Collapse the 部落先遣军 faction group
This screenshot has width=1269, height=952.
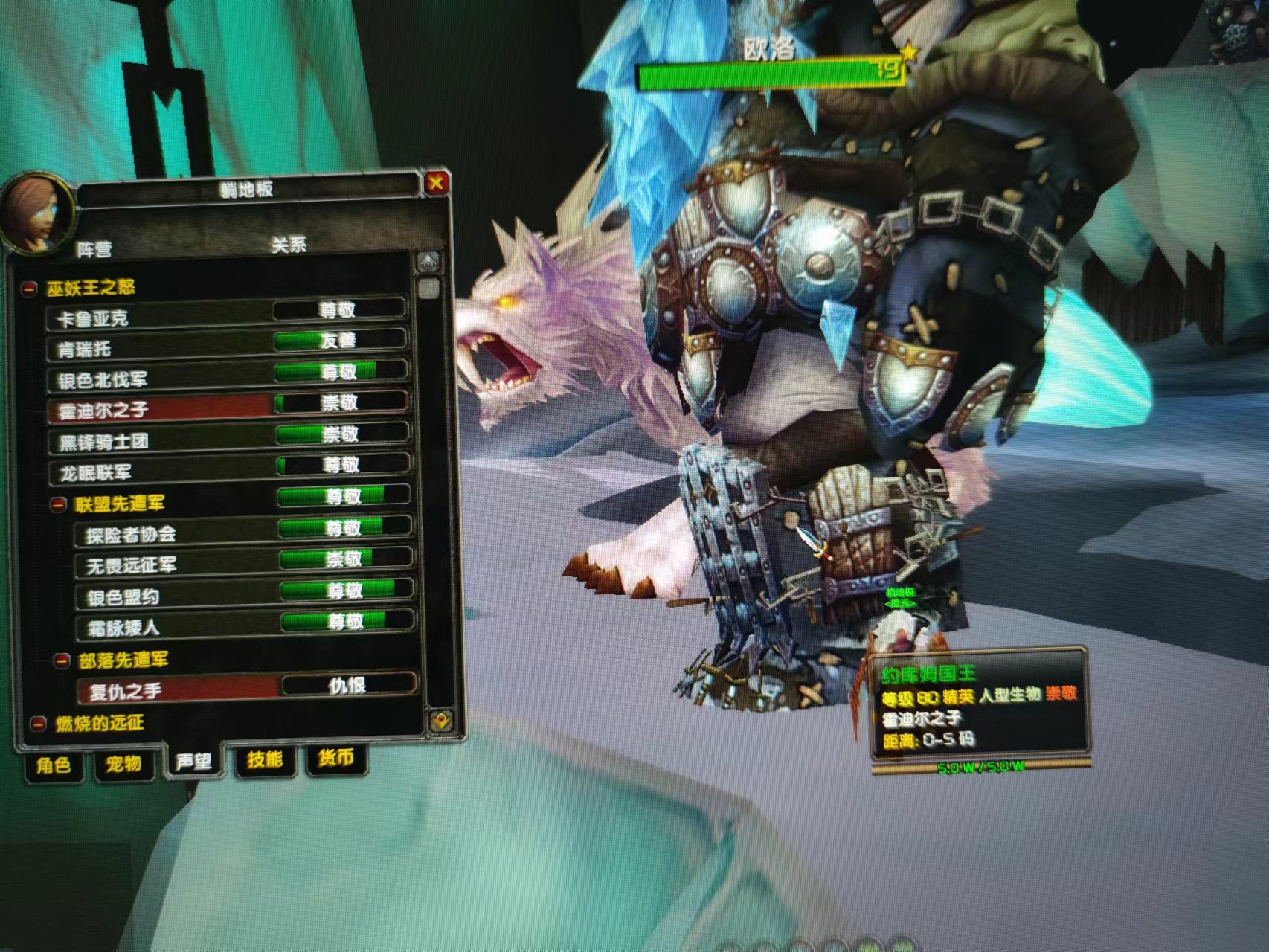coord(62,660)
